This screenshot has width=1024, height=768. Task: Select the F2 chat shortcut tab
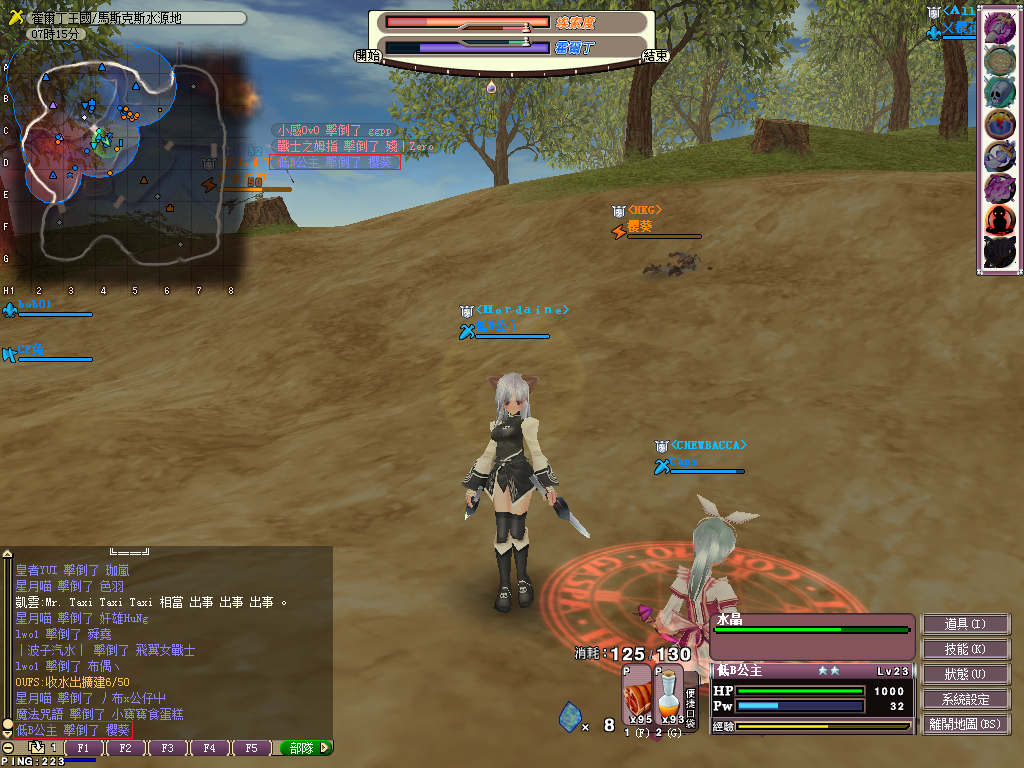pos(126,748)
